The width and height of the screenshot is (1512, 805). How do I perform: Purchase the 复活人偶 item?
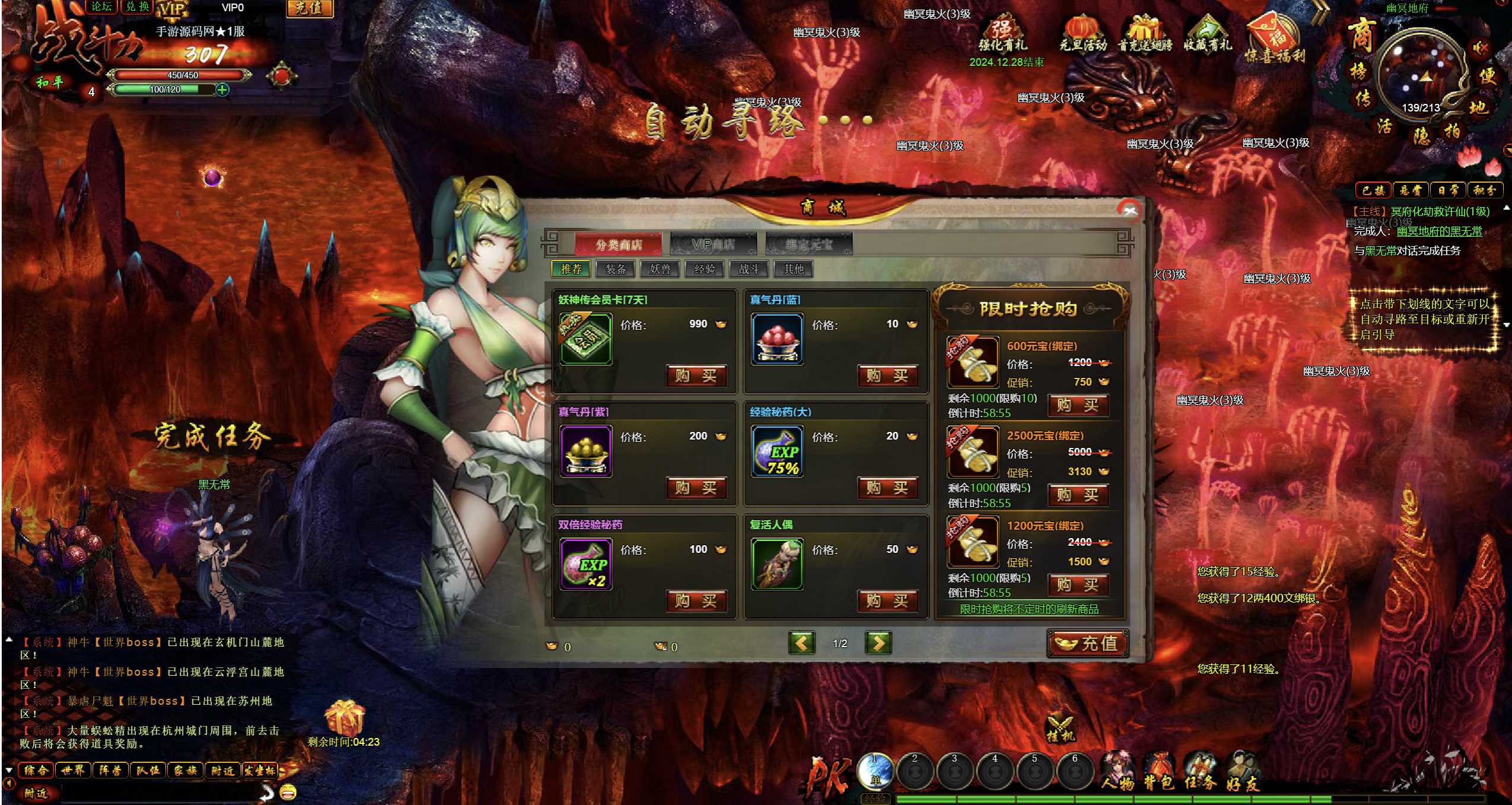pyautogui.click(x=887, y=601)
